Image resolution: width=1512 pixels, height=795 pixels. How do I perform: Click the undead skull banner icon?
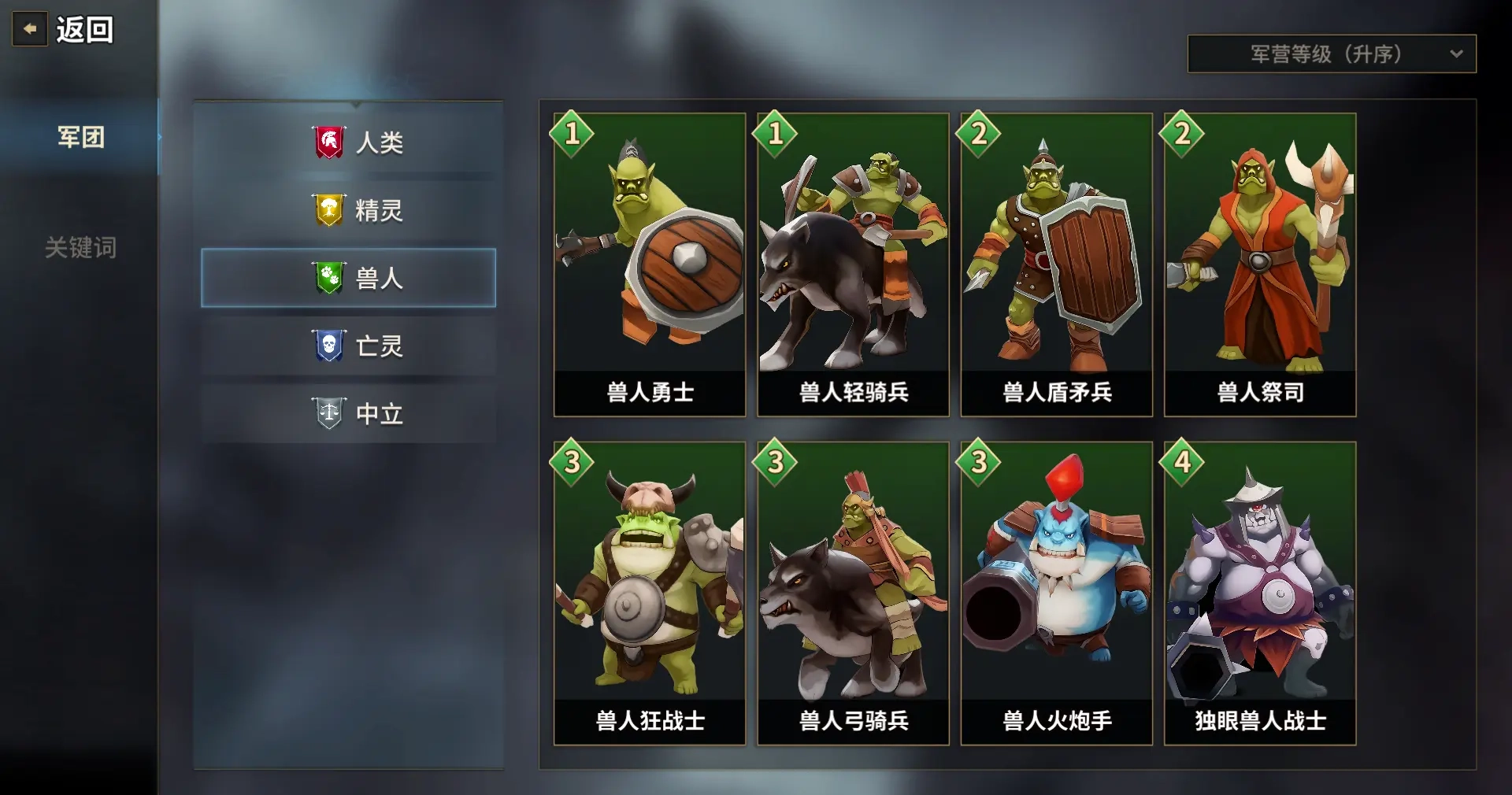[329, 346]
